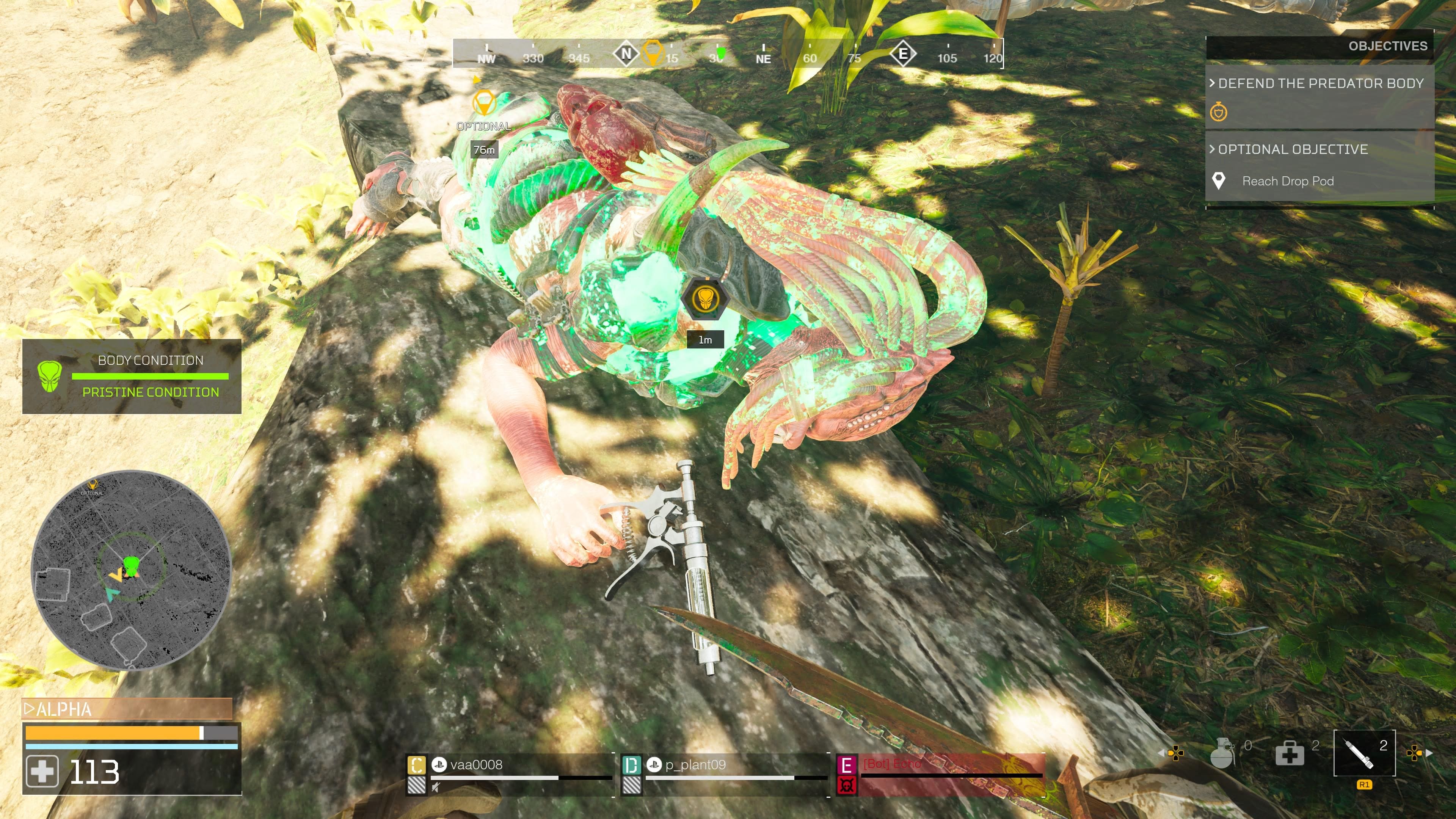Select the Reach Drop Pod objective
The height and width of the screenshot is (819, 1456).
pyautogui.click(x=1288, y=182)
